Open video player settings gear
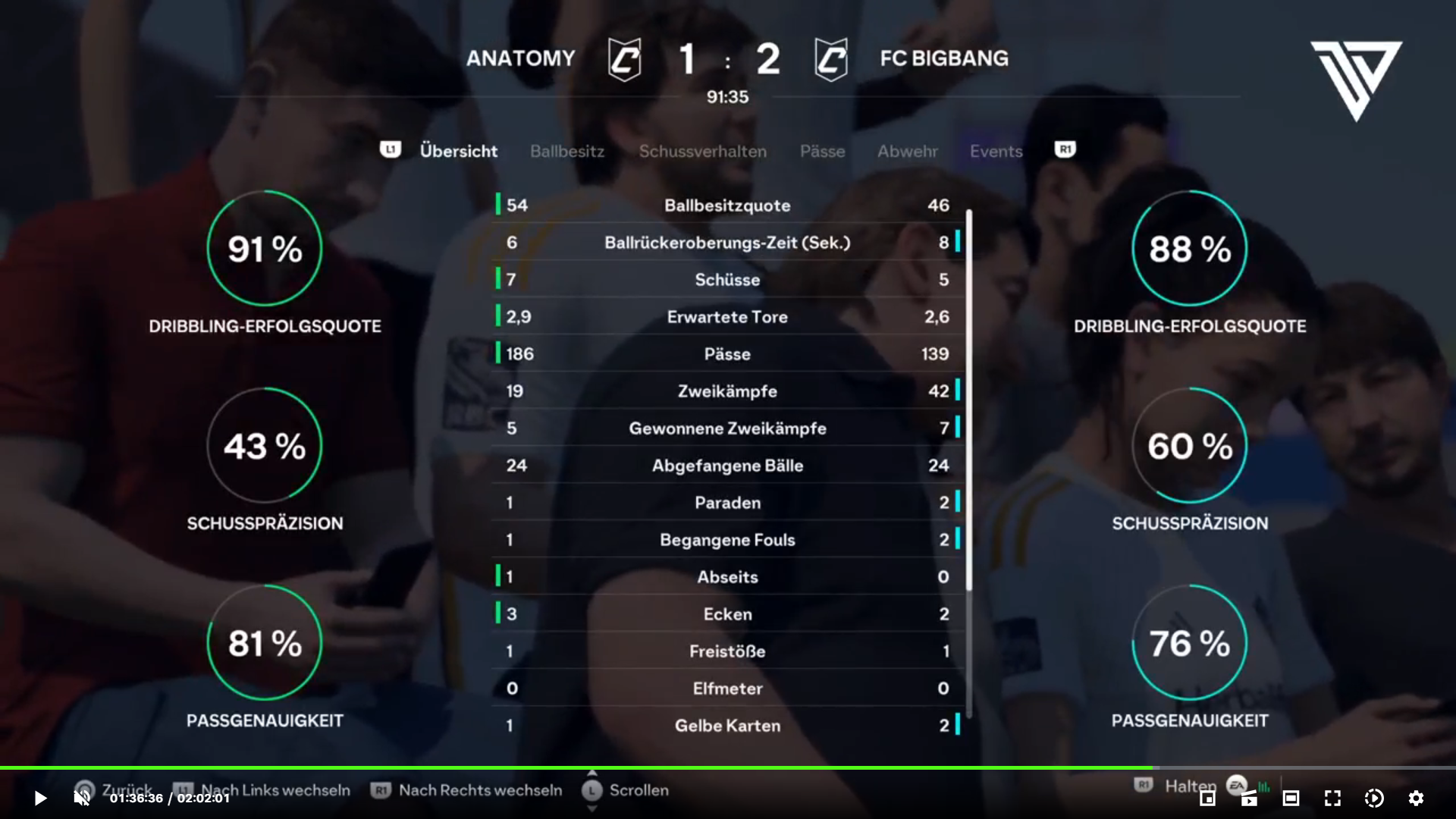1456x819 pixels. 1415,798
